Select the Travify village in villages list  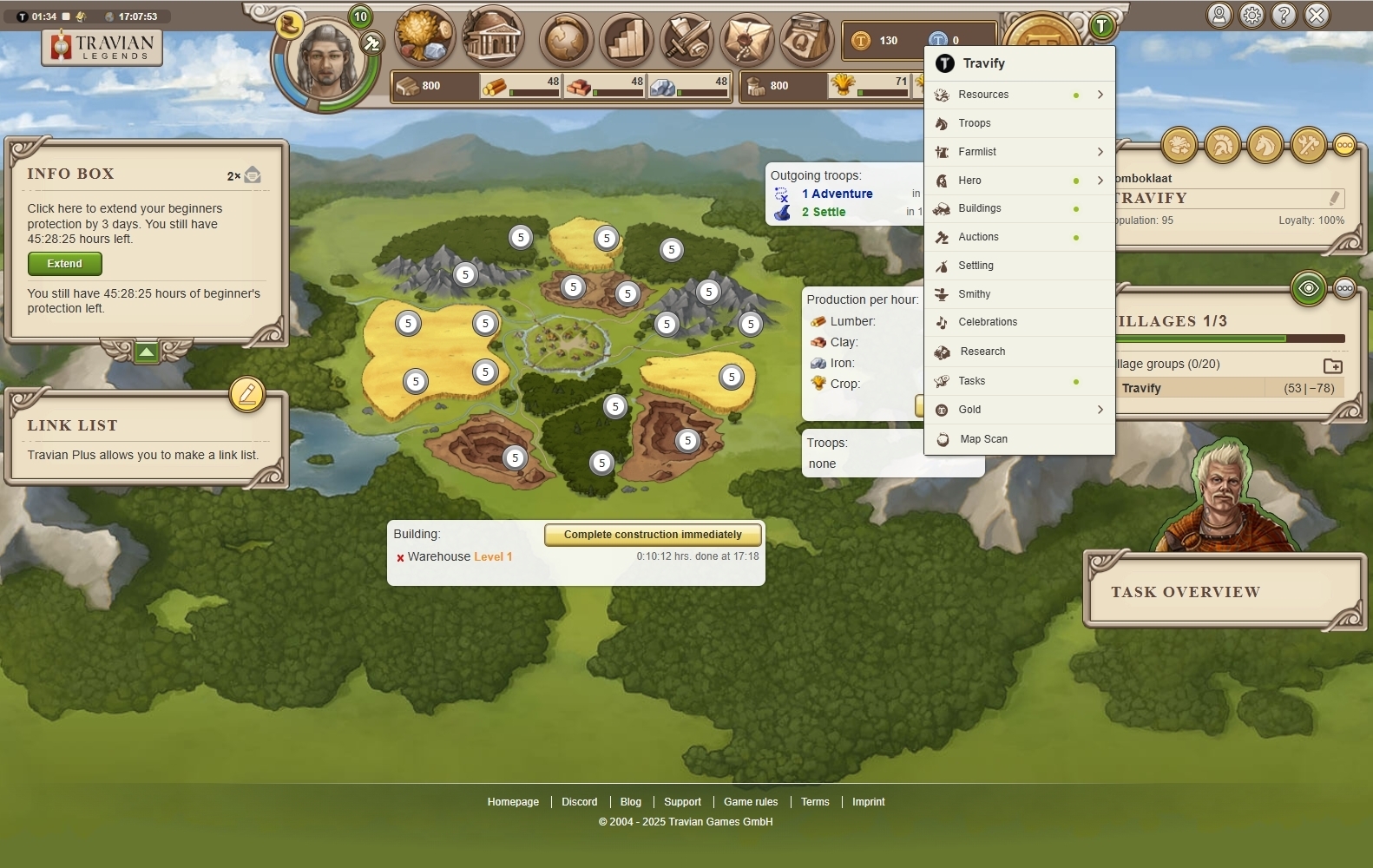pos(1141,388)
